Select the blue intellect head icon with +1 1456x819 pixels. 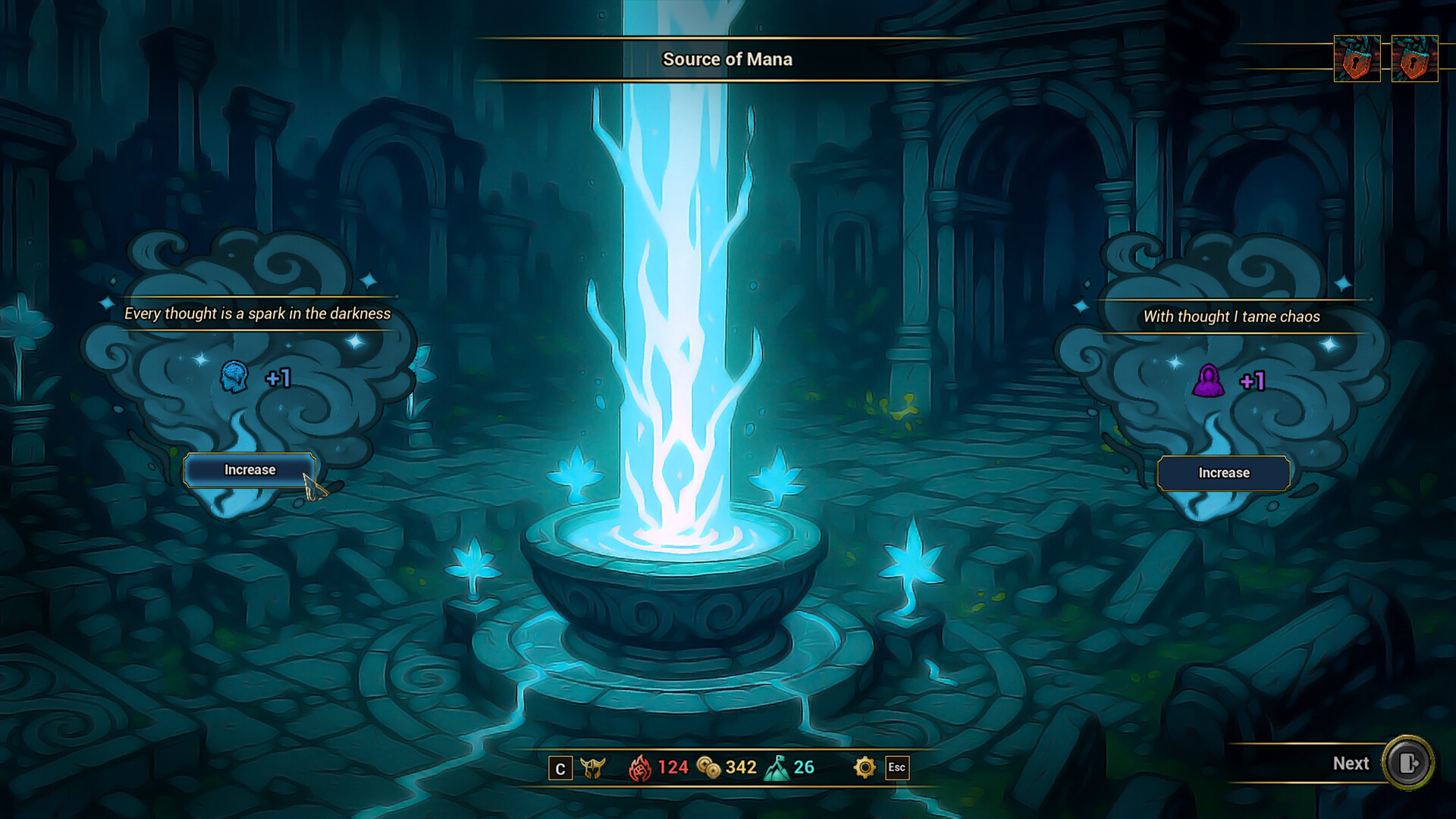(x=235, y=378)
